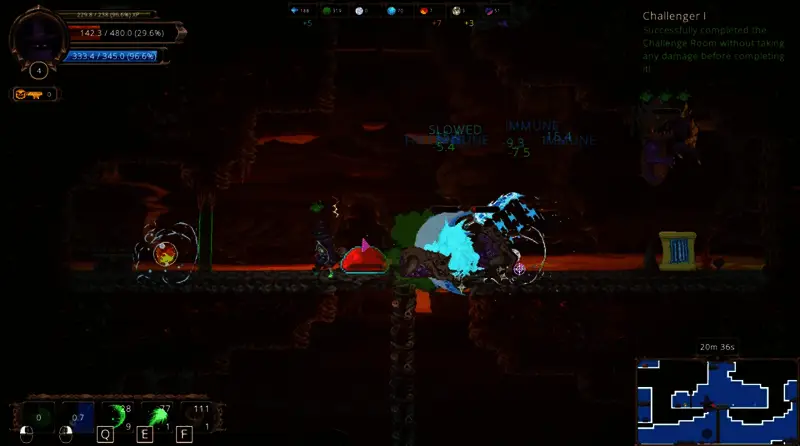Select the first dark green ability slot
This screenshot has height=446, width=800.
(40, 416)
